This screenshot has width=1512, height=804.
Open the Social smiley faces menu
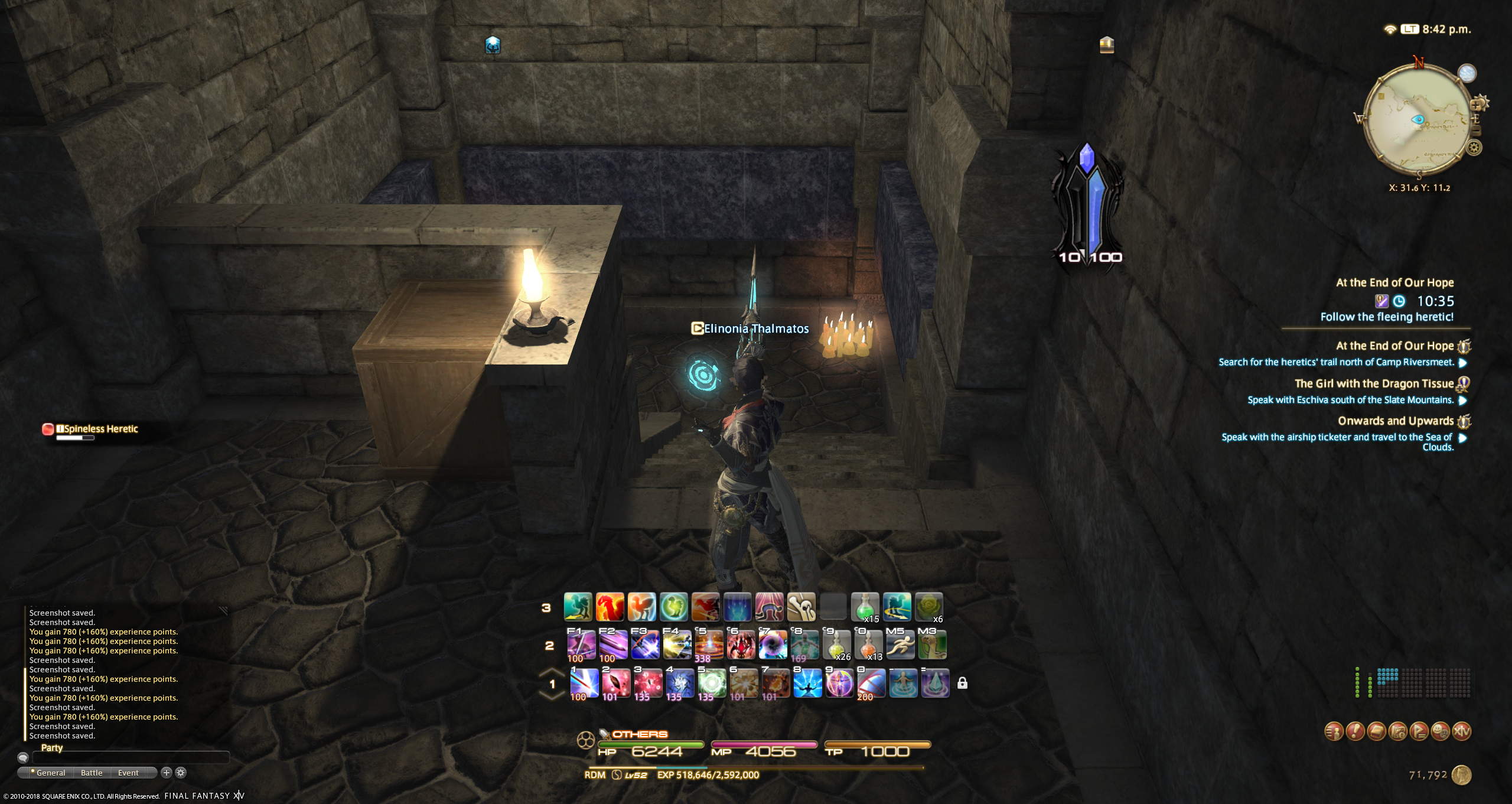(x=1440, y=731)
